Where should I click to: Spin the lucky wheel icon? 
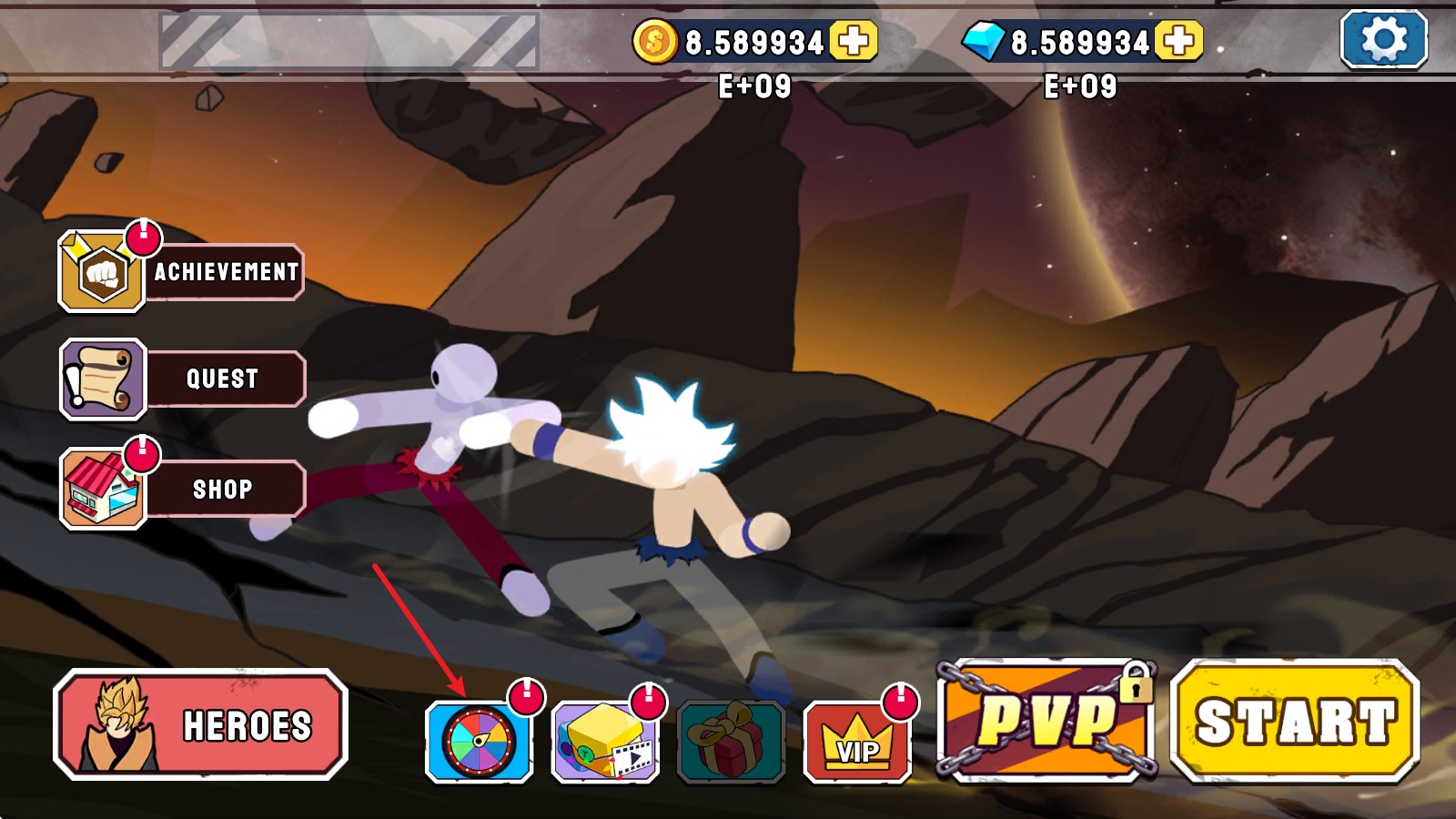479,742
